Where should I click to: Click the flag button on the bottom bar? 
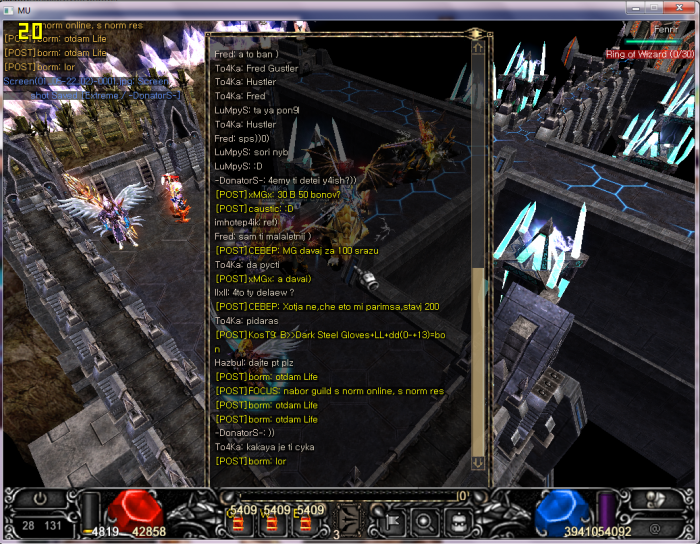coord(390,519)
